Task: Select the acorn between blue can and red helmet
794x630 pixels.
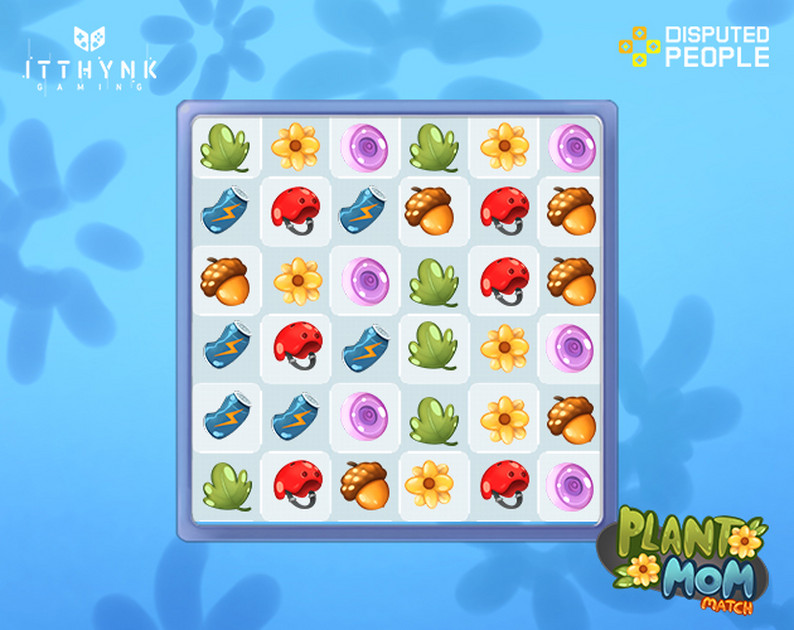Action: click(433, 212)
